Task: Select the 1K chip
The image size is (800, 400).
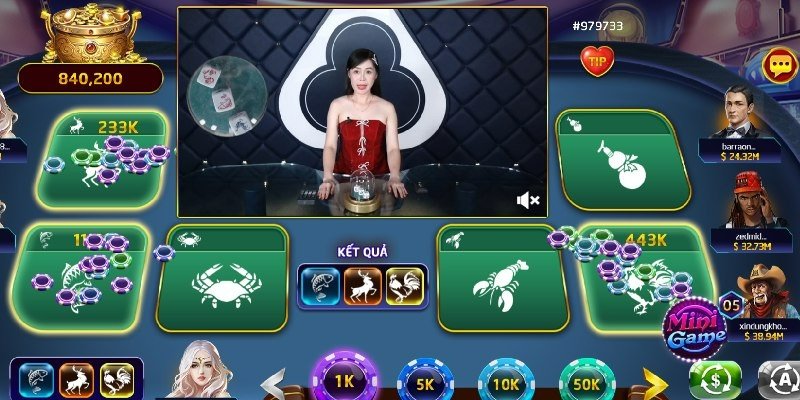Action: [x=344, y=383]
